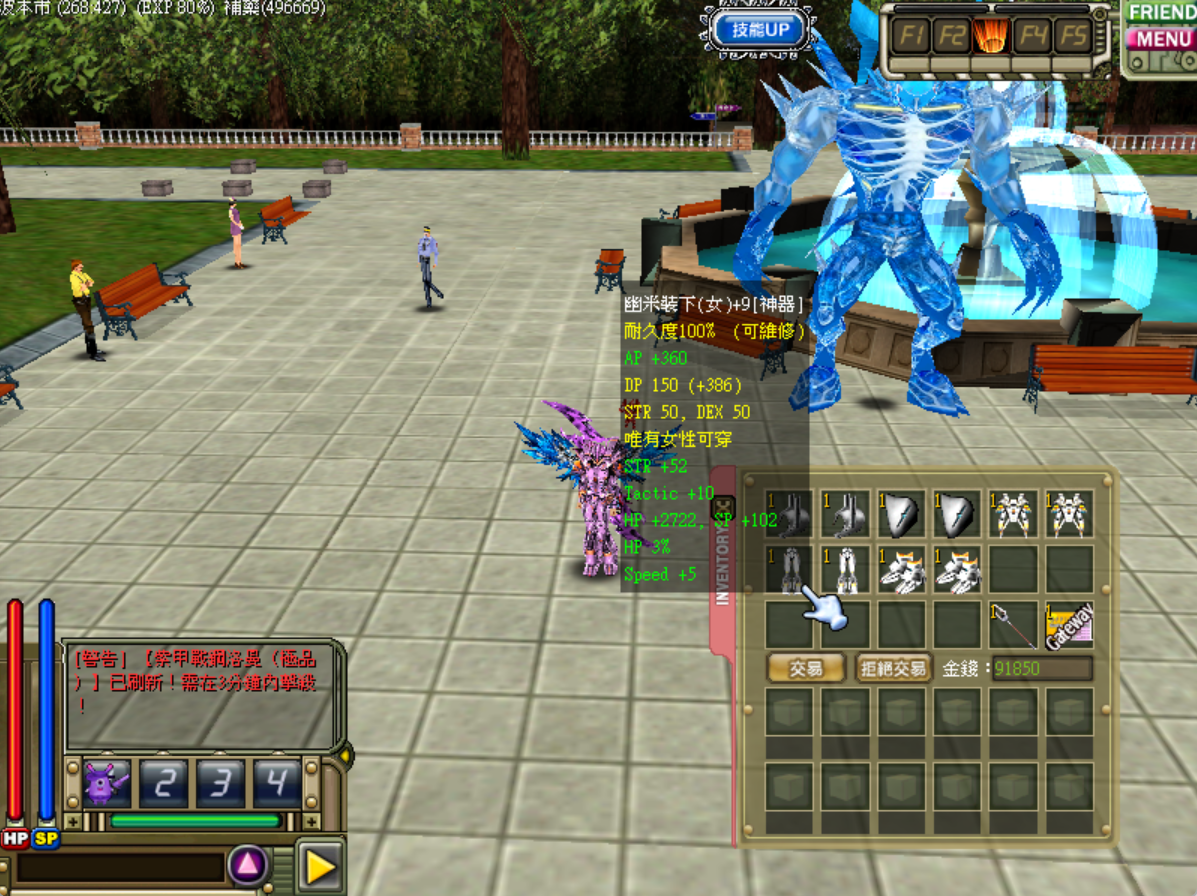Click the yellow arrow send button
The height and width of the screenshot is (896, 1197).
(320, 866)
